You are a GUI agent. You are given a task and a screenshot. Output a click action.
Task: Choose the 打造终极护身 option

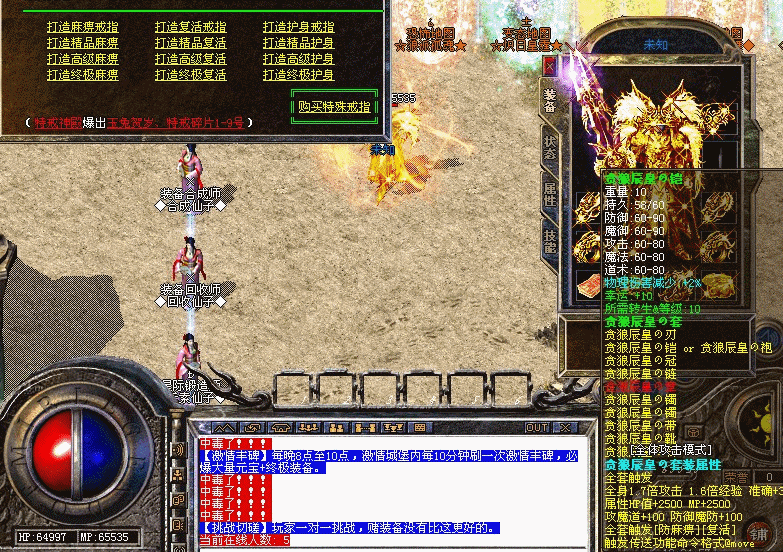coord(298,75)
